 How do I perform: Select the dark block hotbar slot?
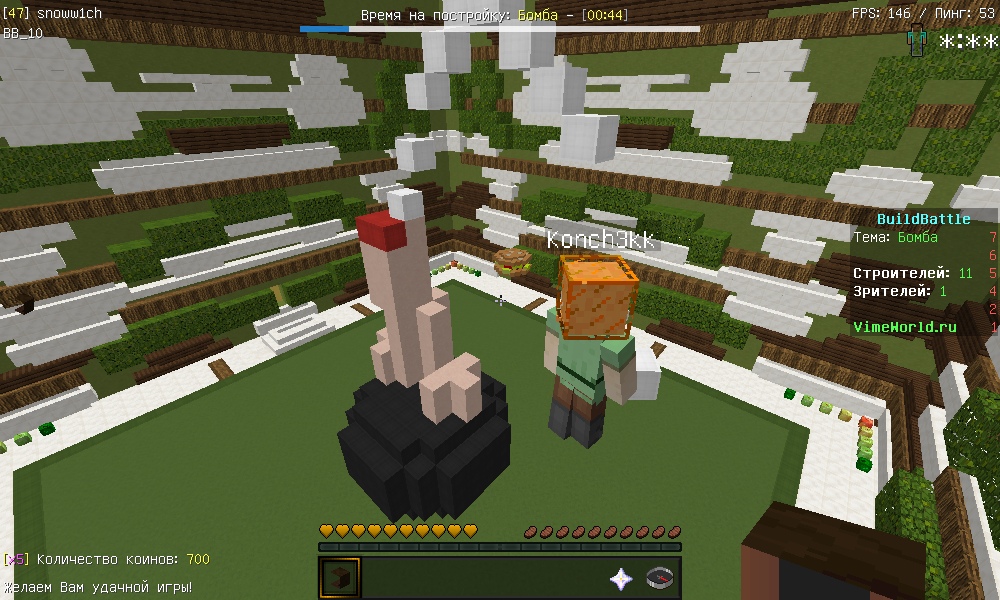pos(339,578)
